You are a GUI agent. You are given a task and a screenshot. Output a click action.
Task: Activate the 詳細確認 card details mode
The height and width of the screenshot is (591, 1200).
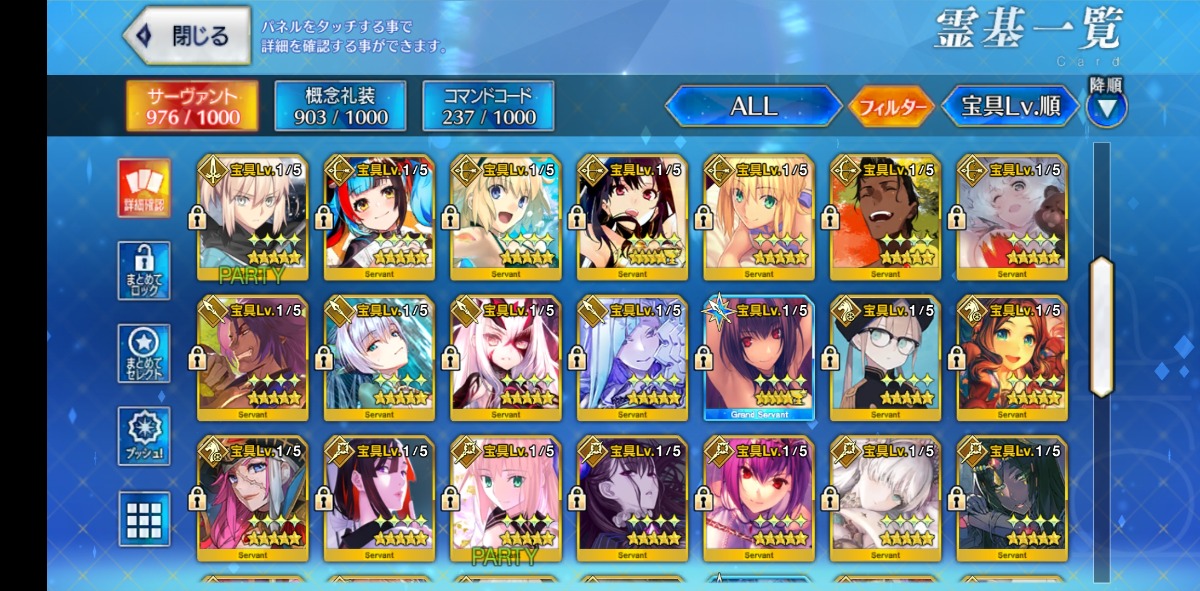tap(144, 188)
